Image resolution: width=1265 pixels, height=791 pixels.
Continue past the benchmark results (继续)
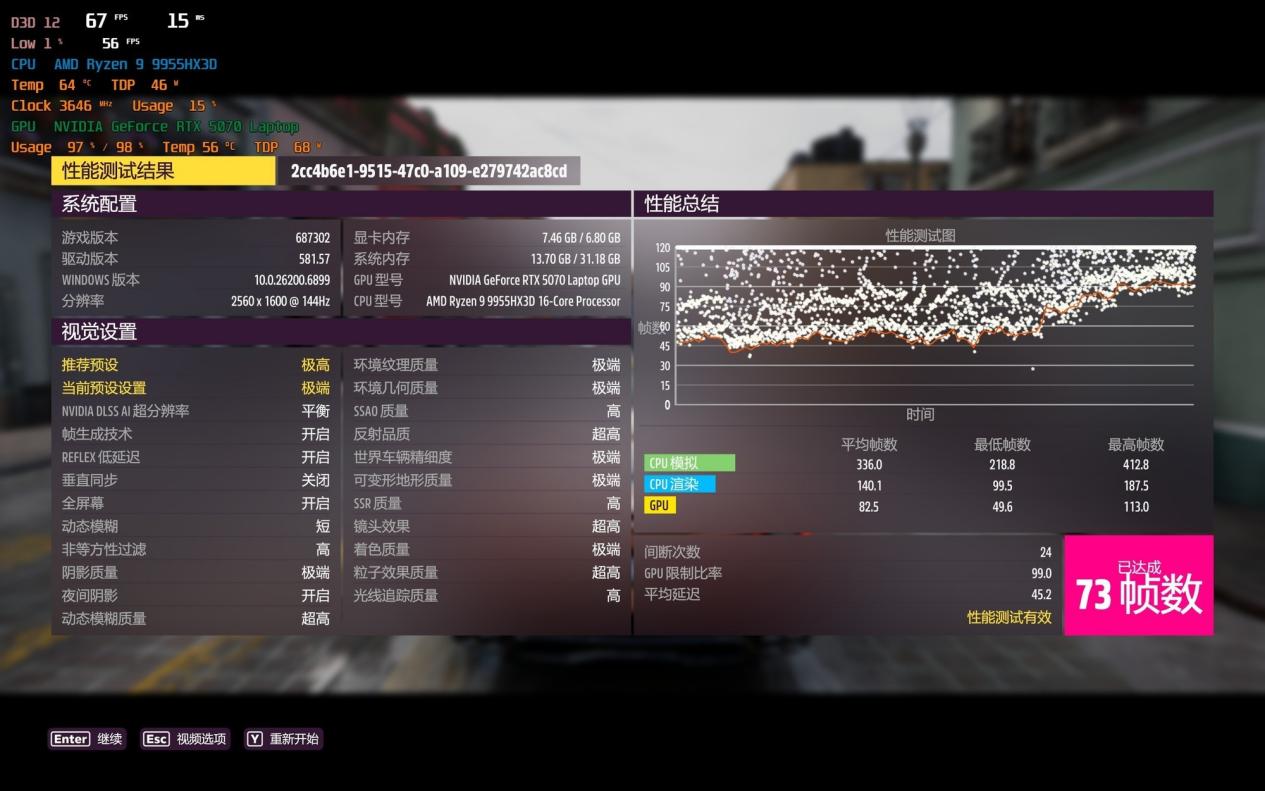[87, 739]
